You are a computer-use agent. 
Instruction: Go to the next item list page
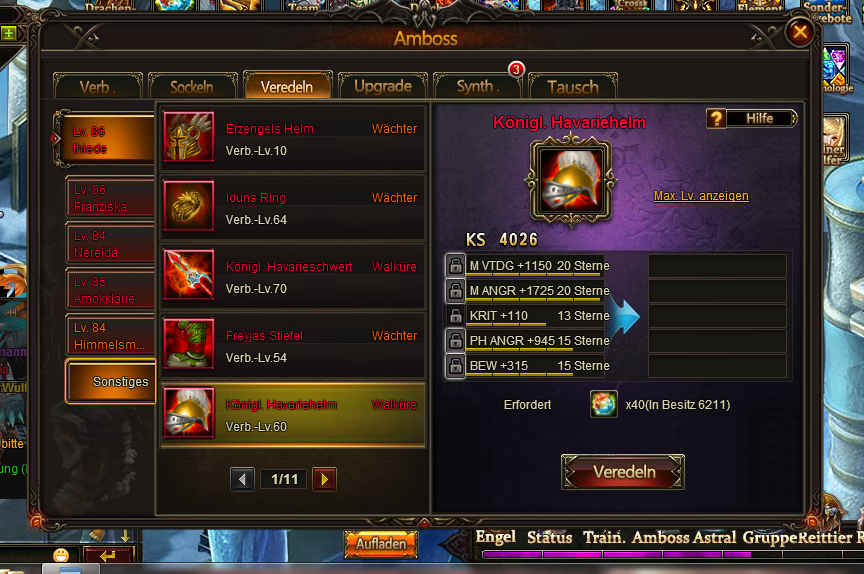click(x=324, y=480)
